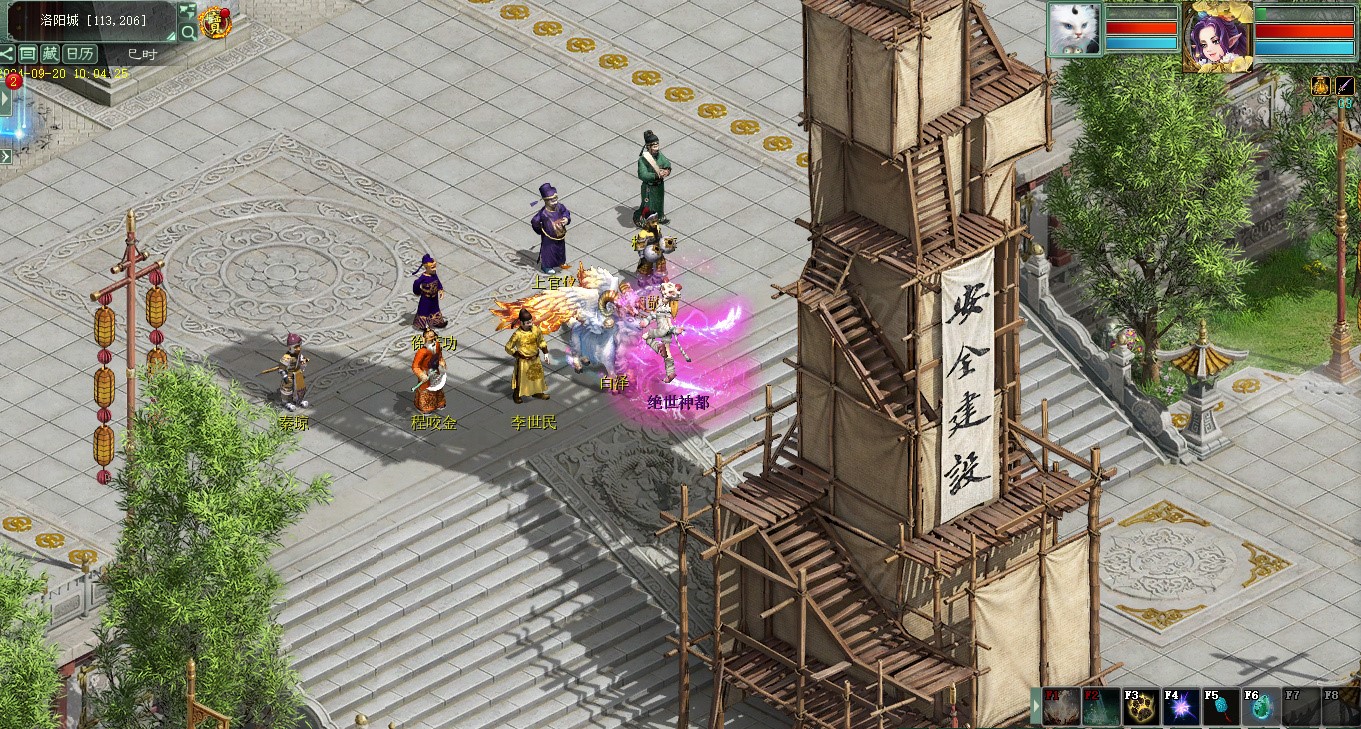The width and height of the screenshot is (1361, 729).
Task: Click the purple sword icon in the top-right
Action: point(1345,86)
